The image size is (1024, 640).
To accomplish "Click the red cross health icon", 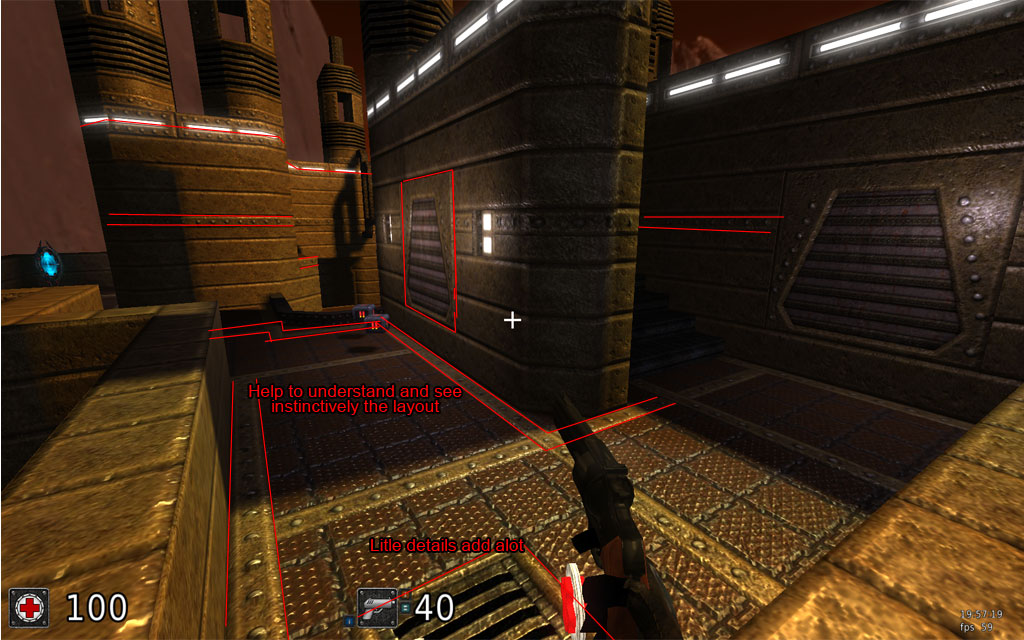I will (31, 607).
